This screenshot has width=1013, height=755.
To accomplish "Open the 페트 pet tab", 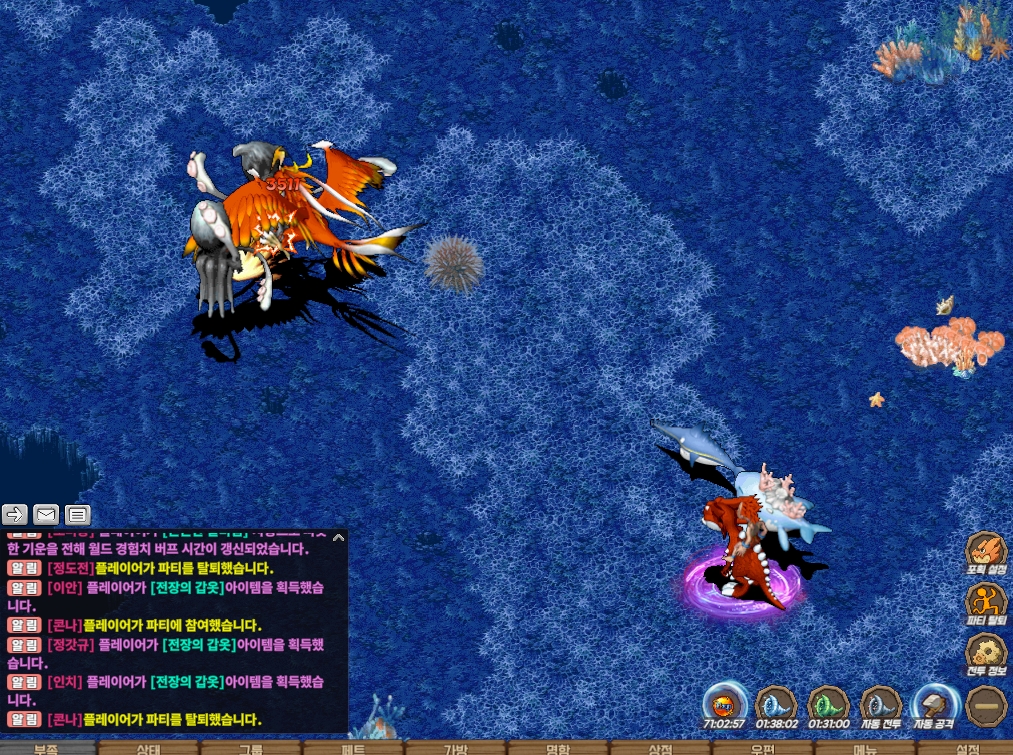I will (353, 748).
